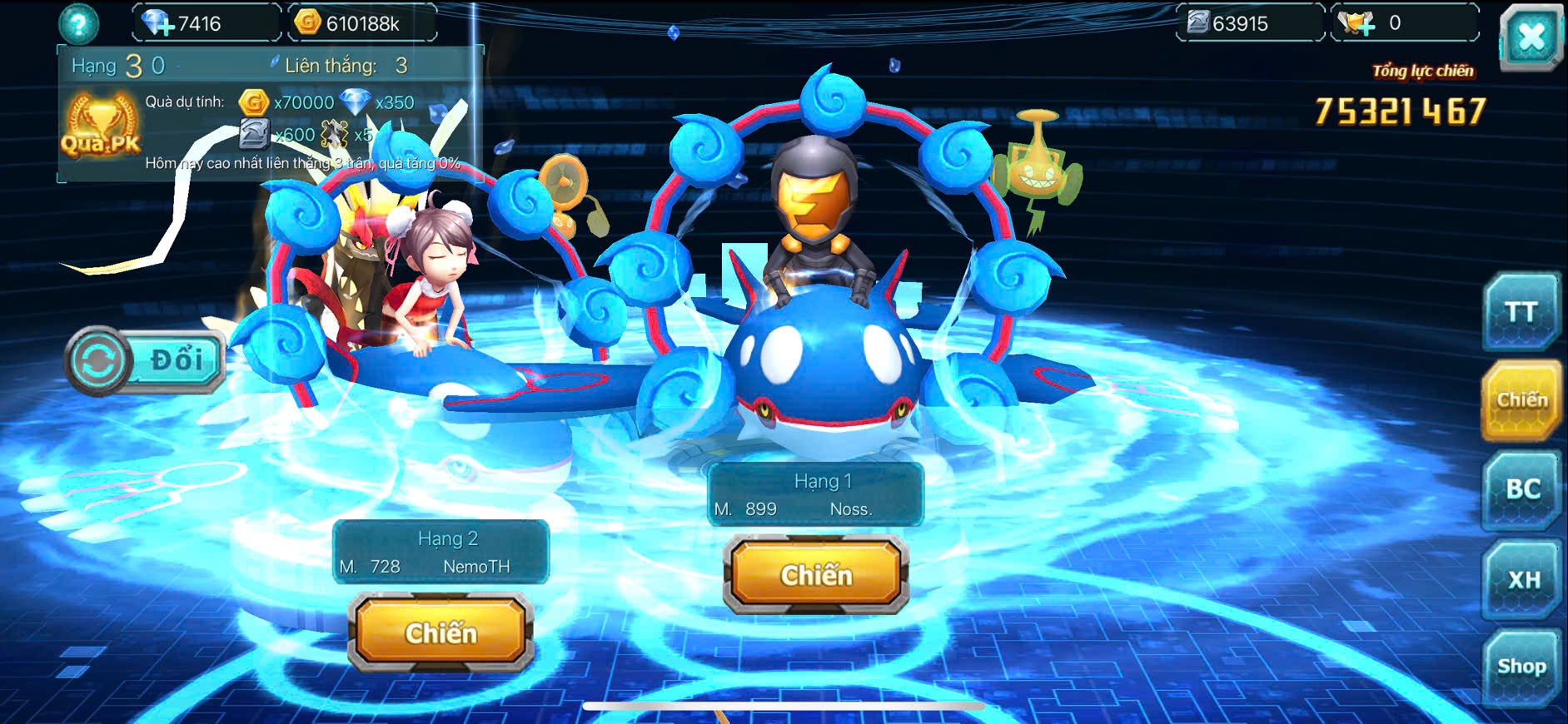
Task: Add more diamonds via diamond counter
Action: tap(158, 23)
